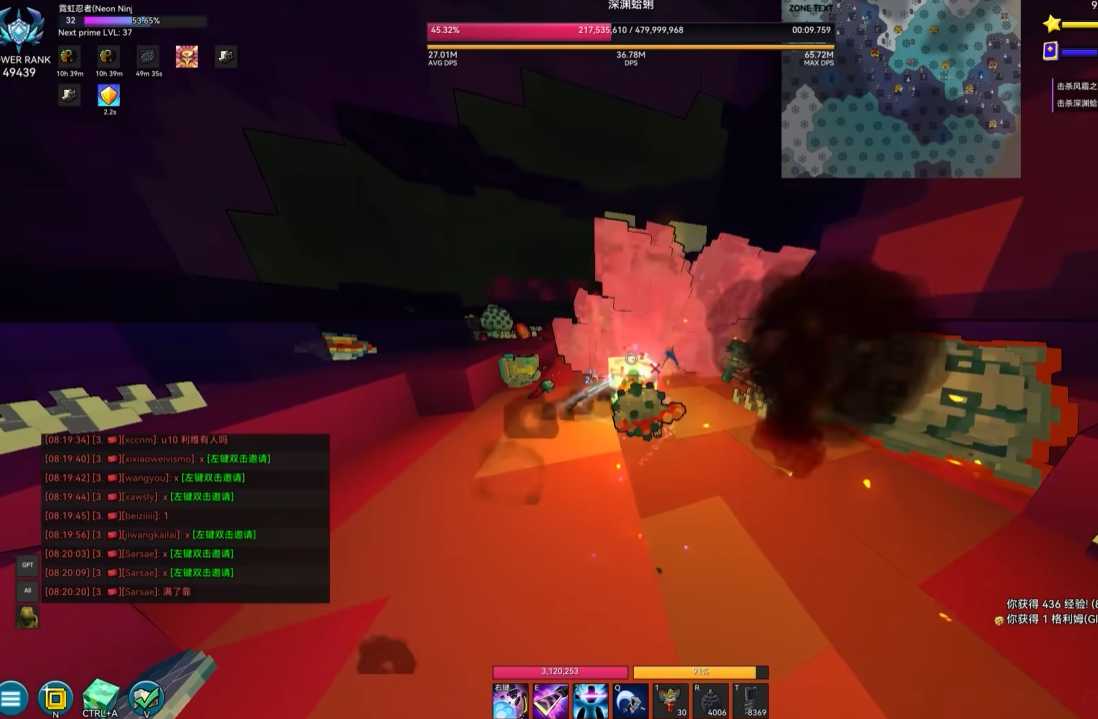Click the orange gem buff icon
Viewport: 1098px width, 719px height.
109,96
